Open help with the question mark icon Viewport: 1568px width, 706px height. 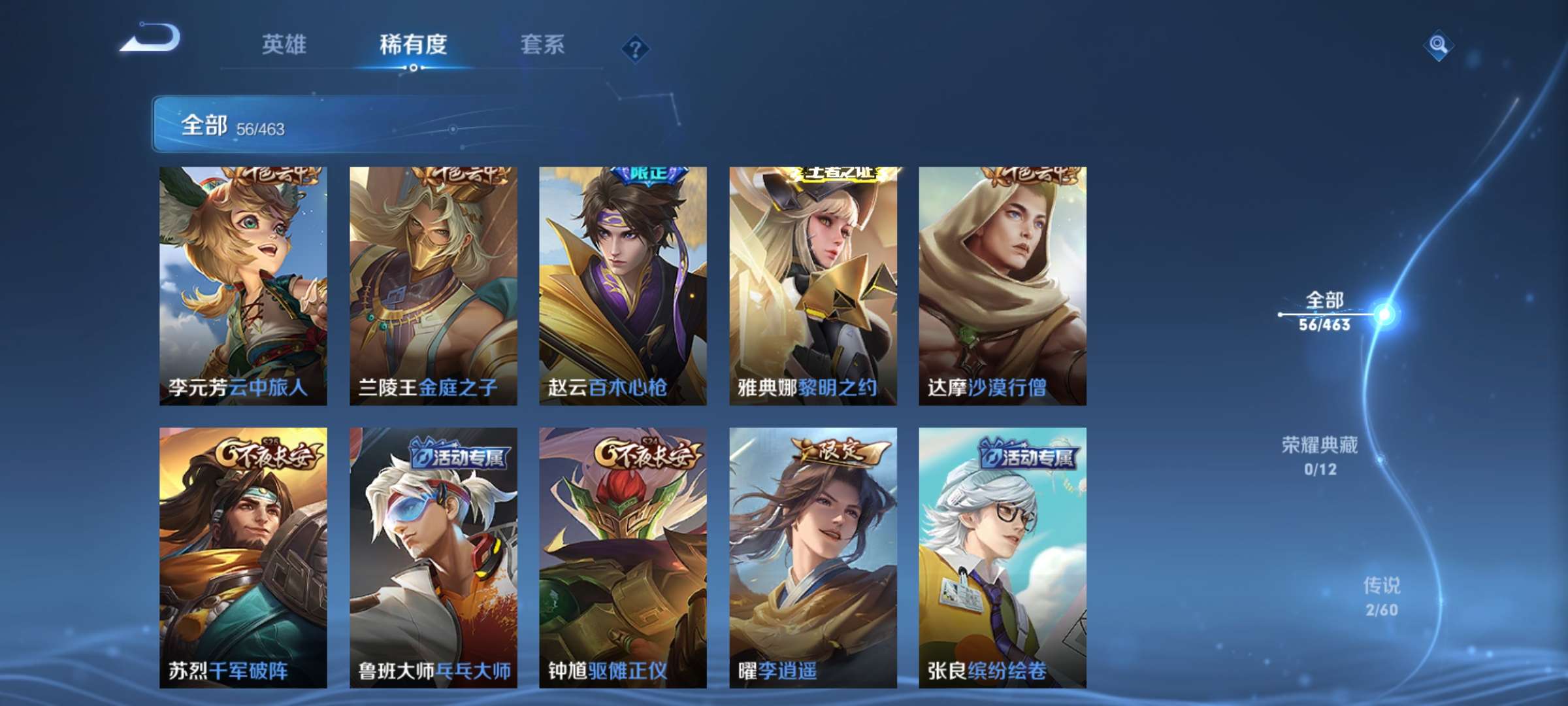pyautogui.click(x=636, y=46)
